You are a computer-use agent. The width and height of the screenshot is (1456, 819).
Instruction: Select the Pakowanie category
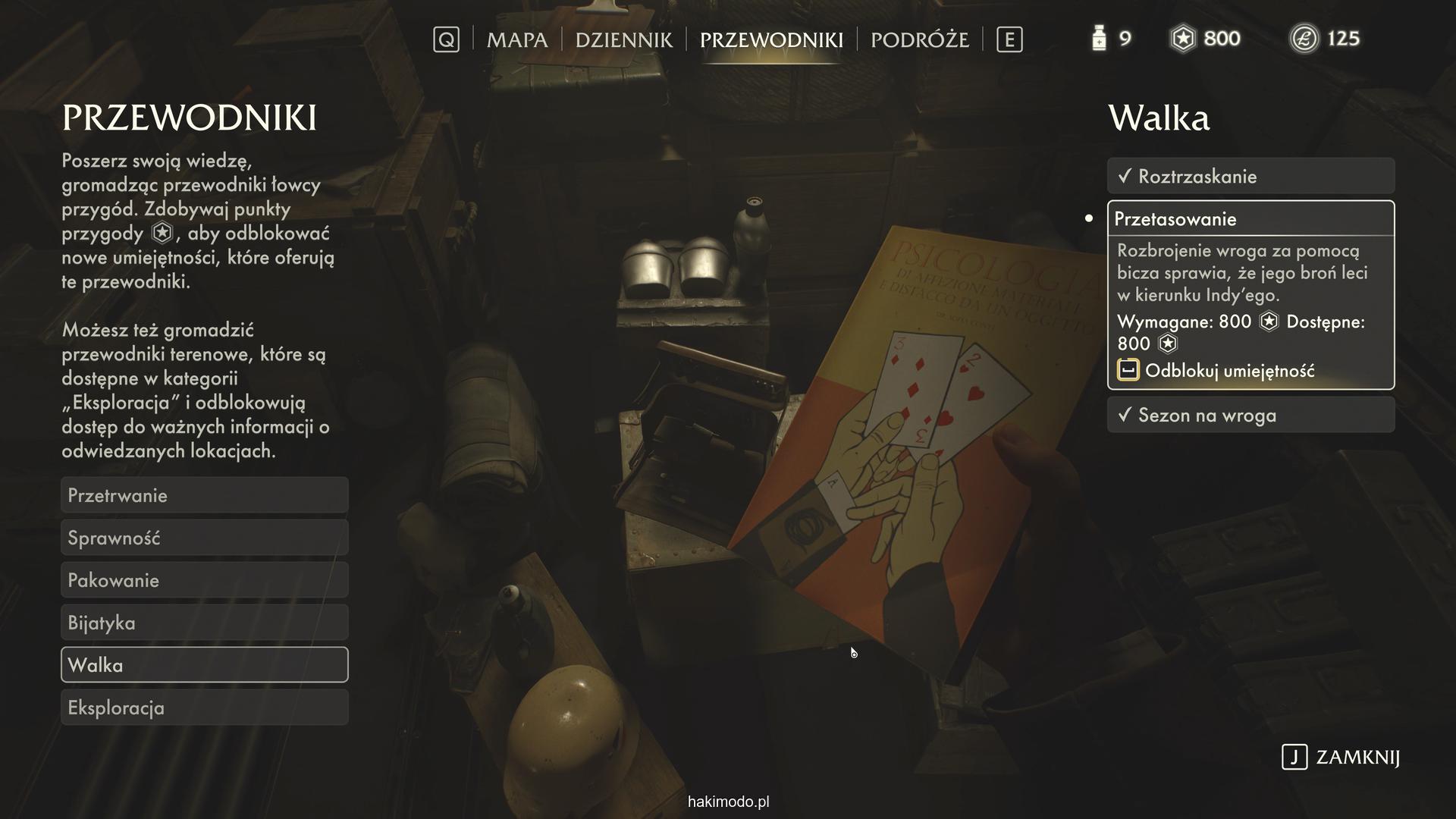204,580
